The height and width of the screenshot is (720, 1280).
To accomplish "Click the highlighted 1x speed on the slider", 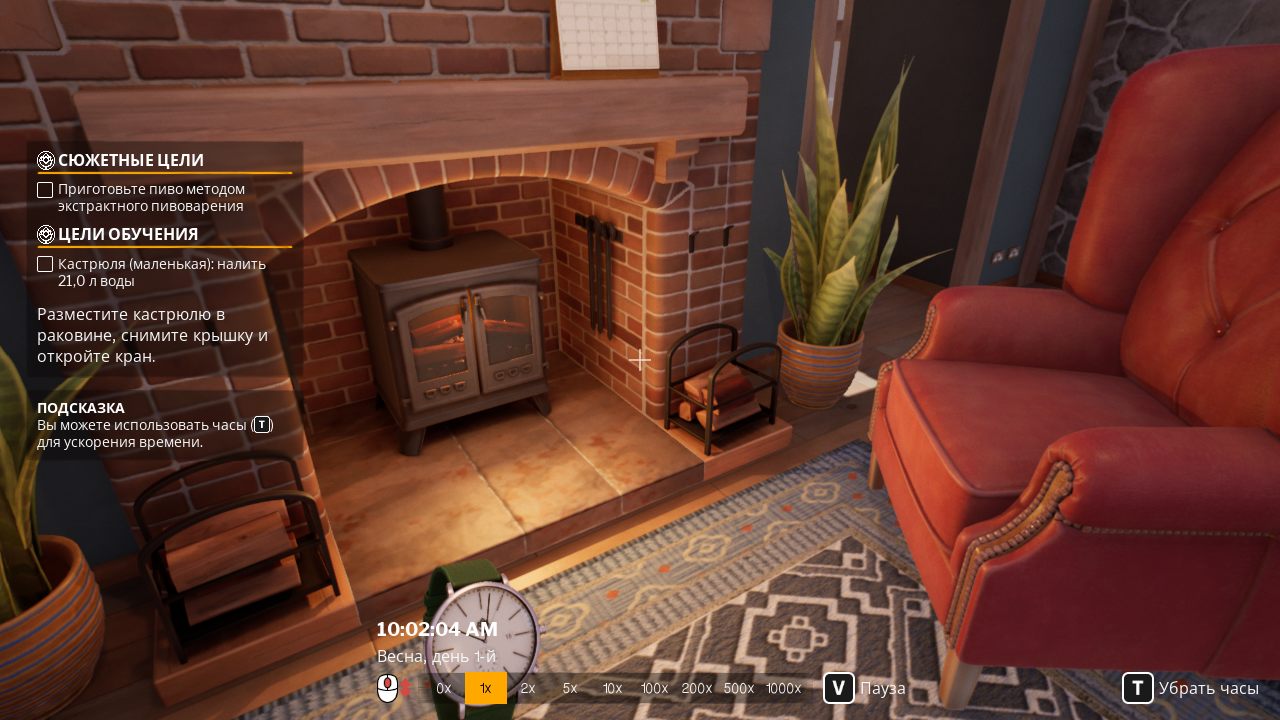I will click(x=485, y=688).
